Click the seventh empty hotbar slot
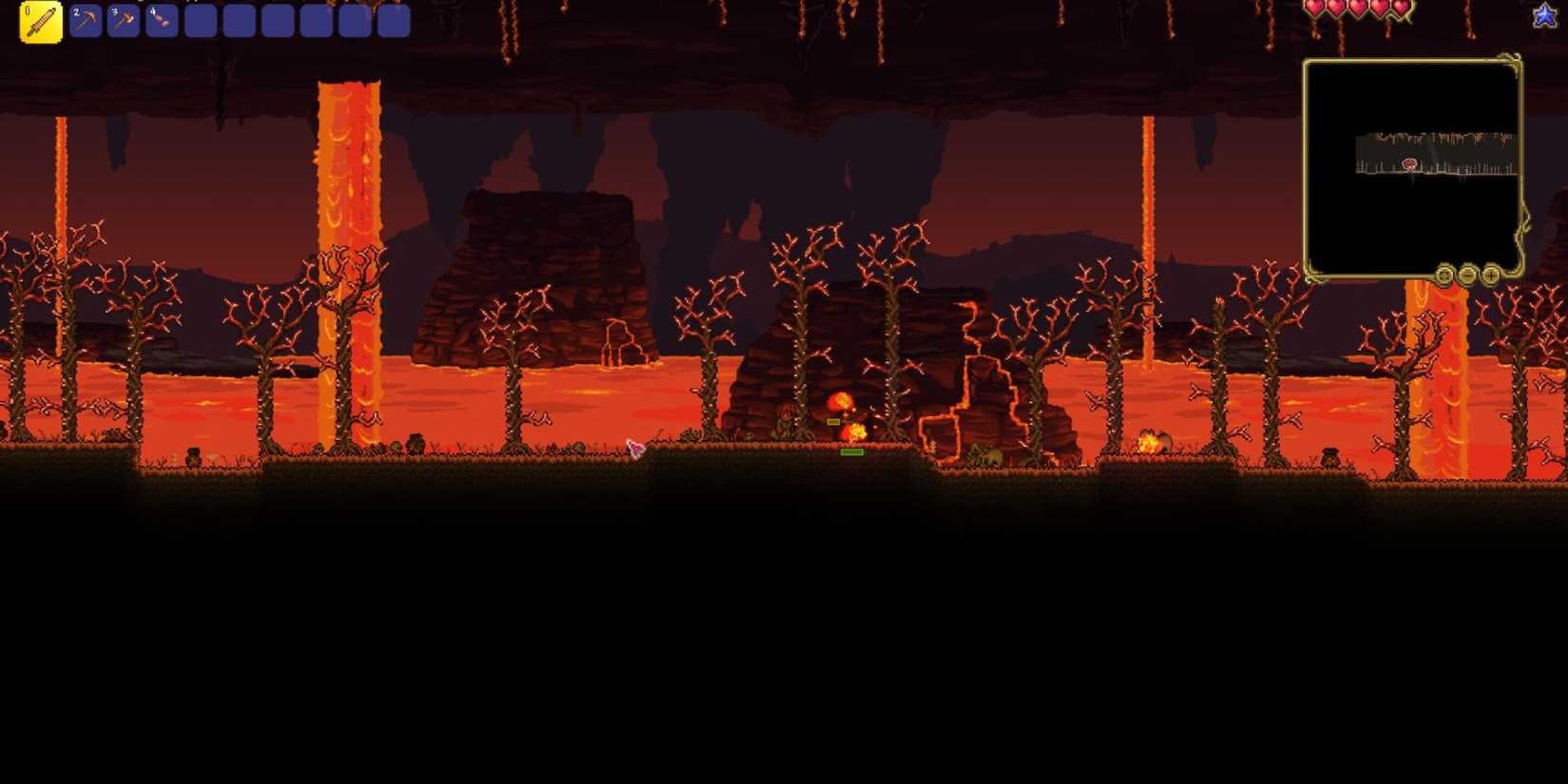1568x784 pixels. 277,20
